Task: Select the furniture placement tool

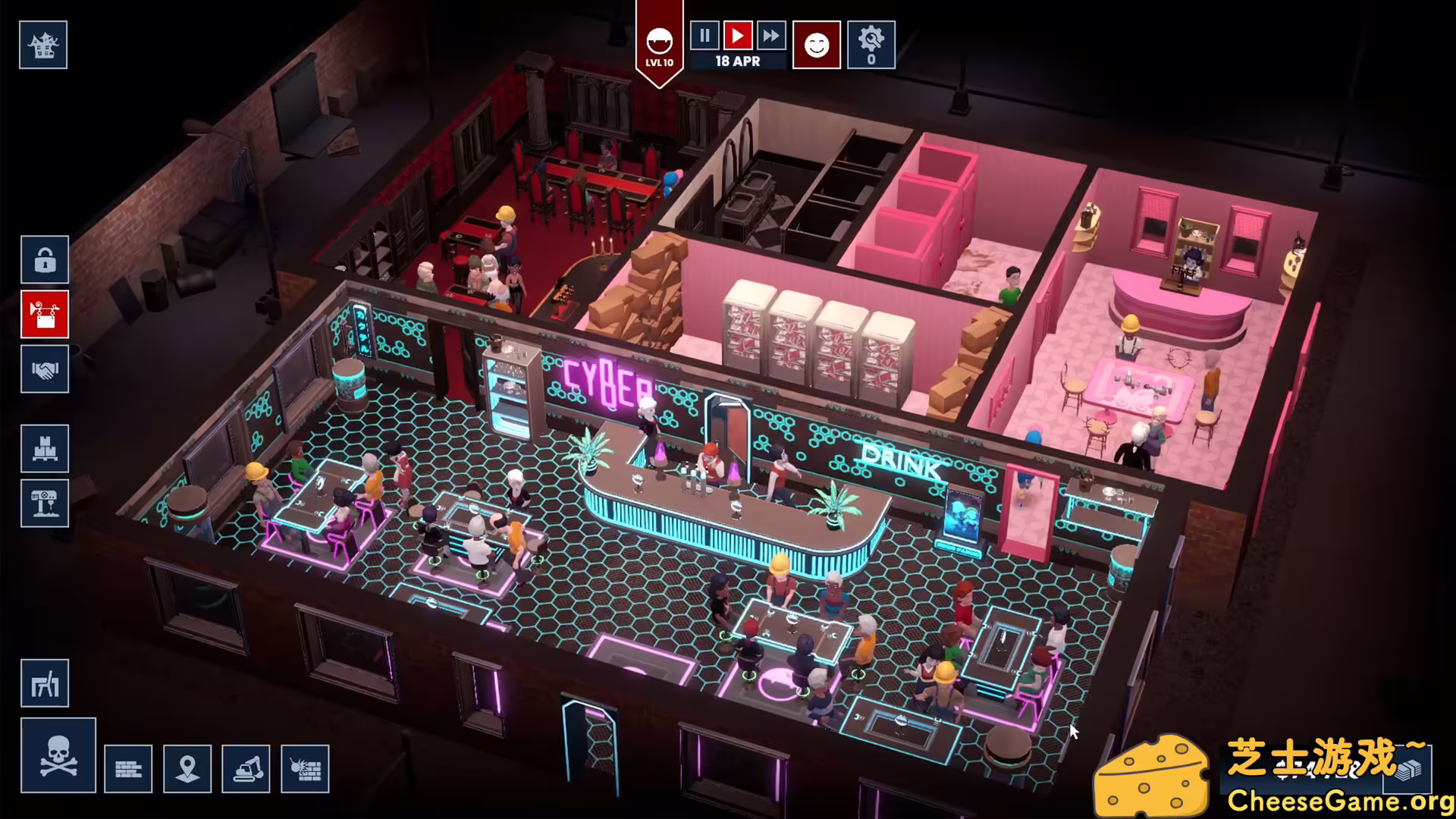Action: pos(45,683)
